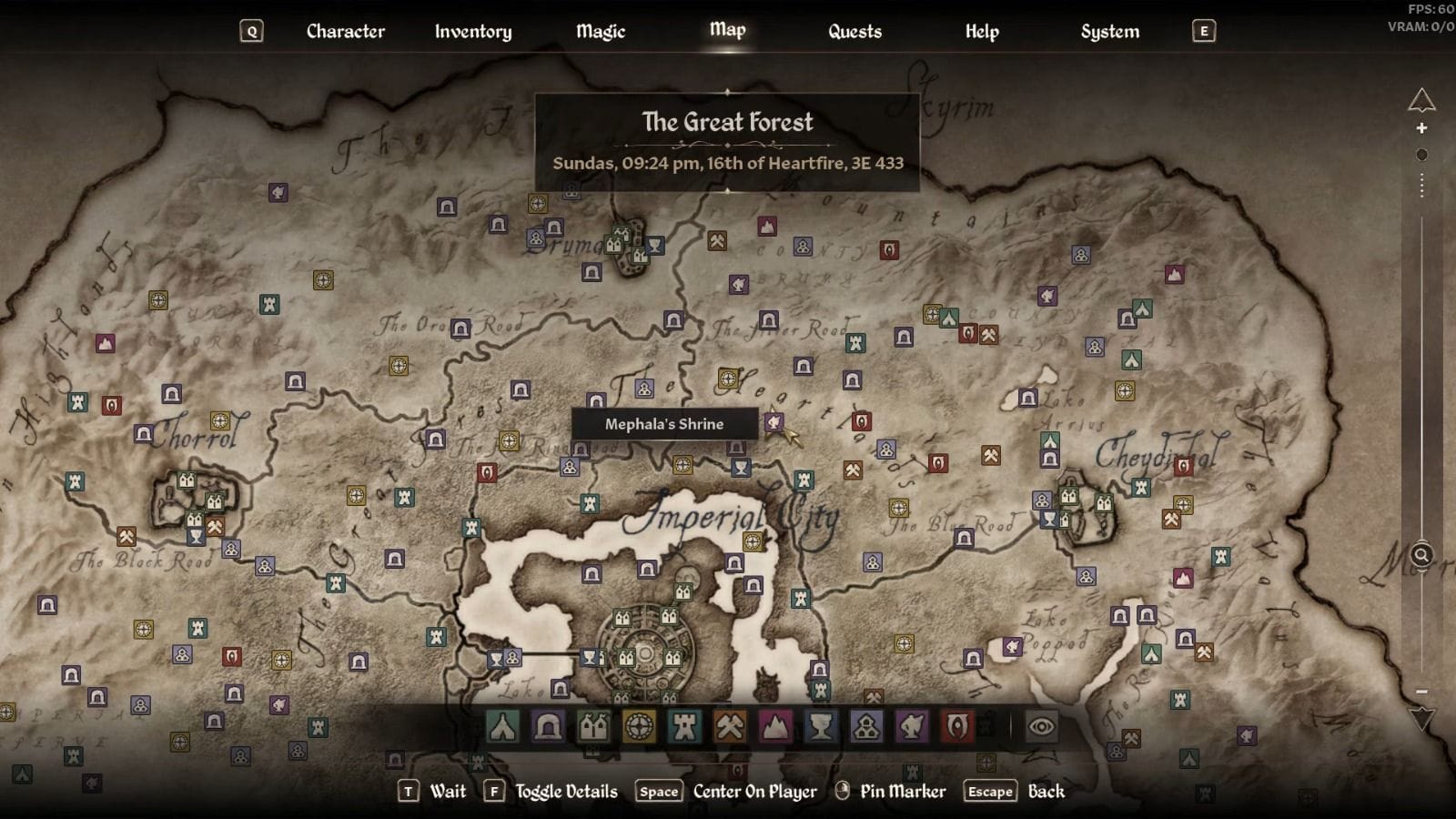Viewport: 1456px width, 819px height.
Task: Click the Mephala's Shrine map label
Action: pyautogui.click(x=663, y=424)
